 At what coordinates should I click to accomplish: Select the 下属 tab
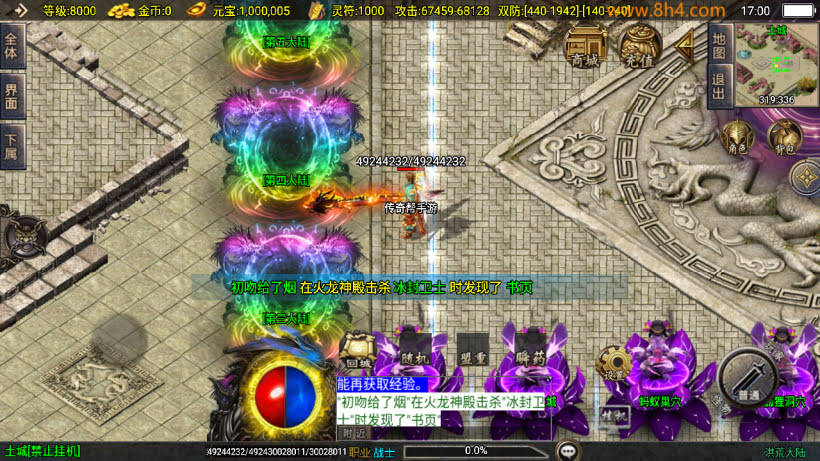[12, 147]
